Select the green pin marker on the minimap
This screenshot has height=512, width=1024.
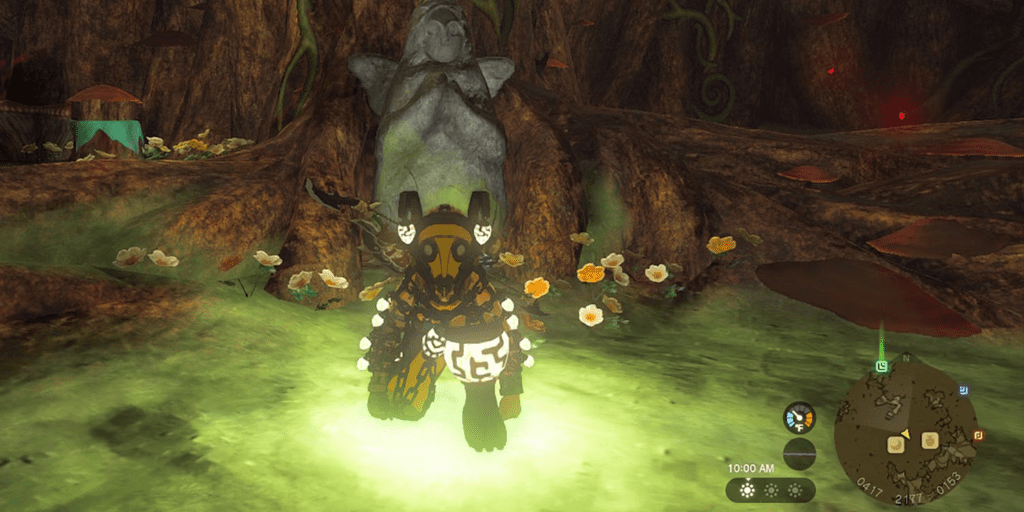[881, 367]
